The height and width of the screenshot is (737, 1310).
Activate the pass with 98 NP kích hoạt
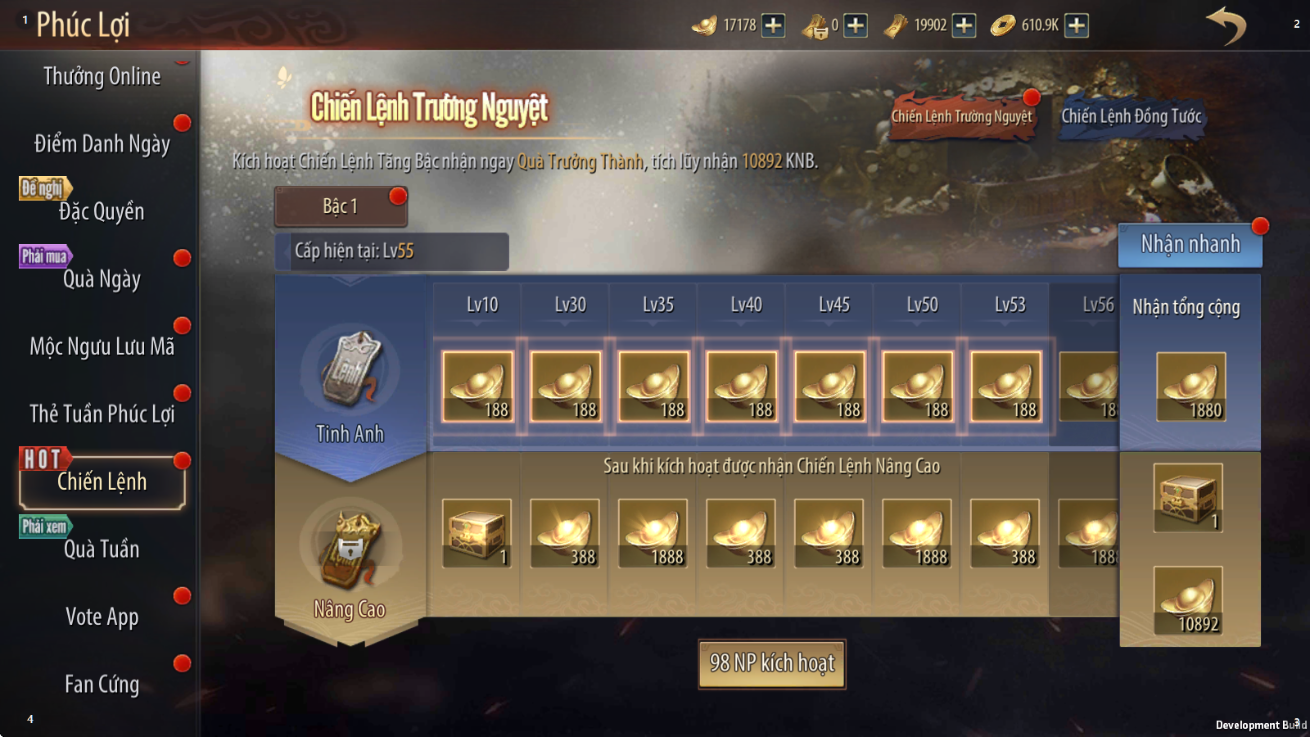[x=772, y=663]
